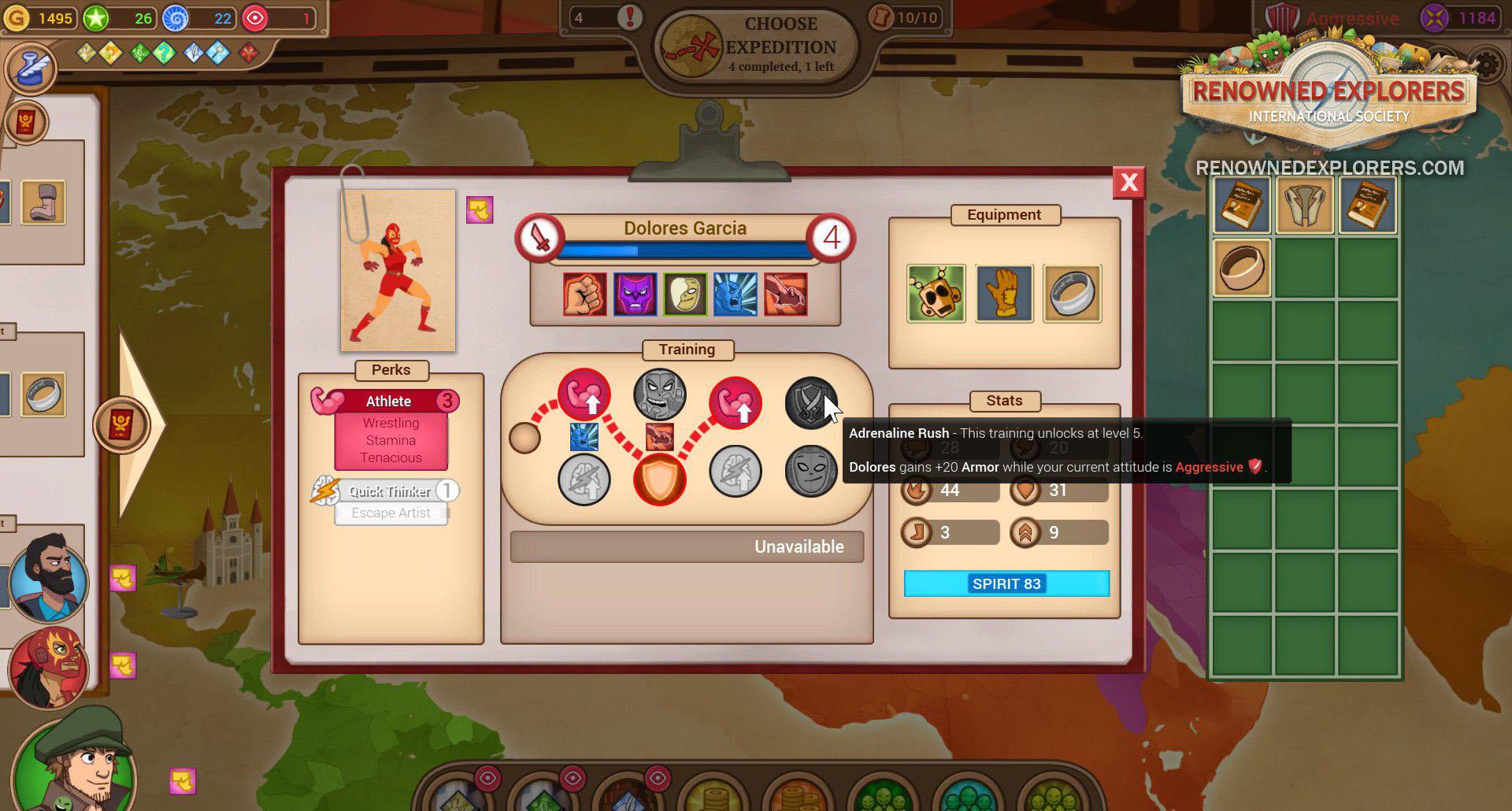This screenshot has height=811, width=1512.
Task: Select the silver ring equipment slot
Action: [x=1072, y=294]
